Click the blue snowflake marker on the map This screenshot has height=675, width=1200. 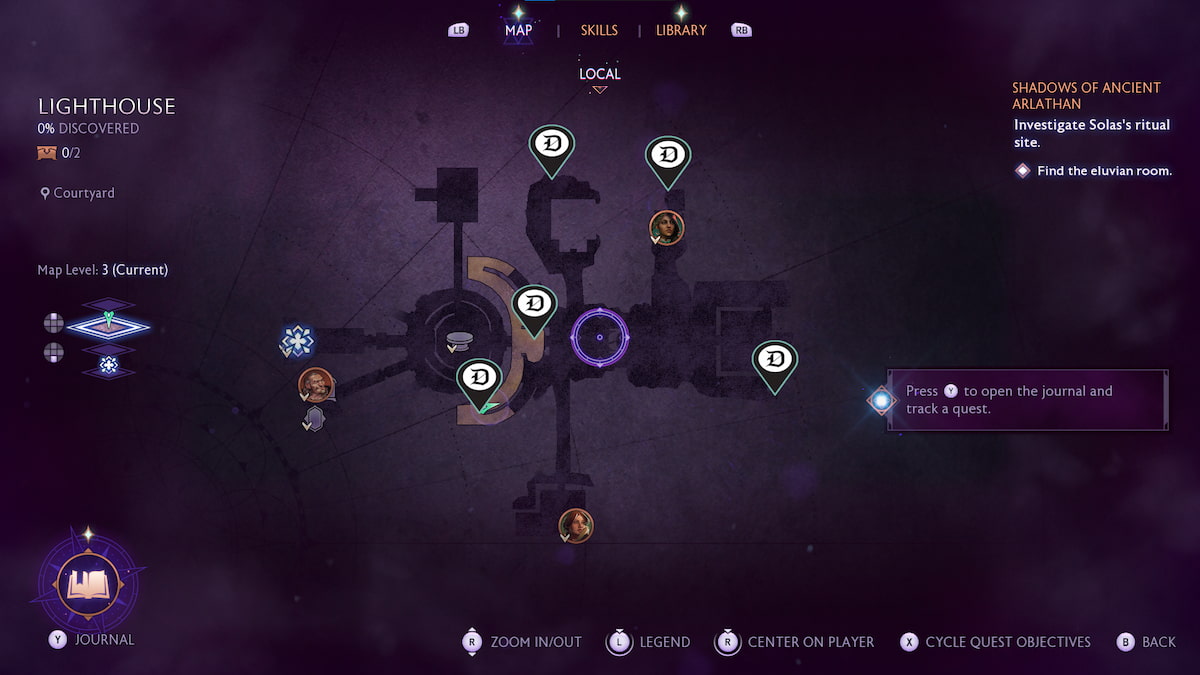(297, 341)
